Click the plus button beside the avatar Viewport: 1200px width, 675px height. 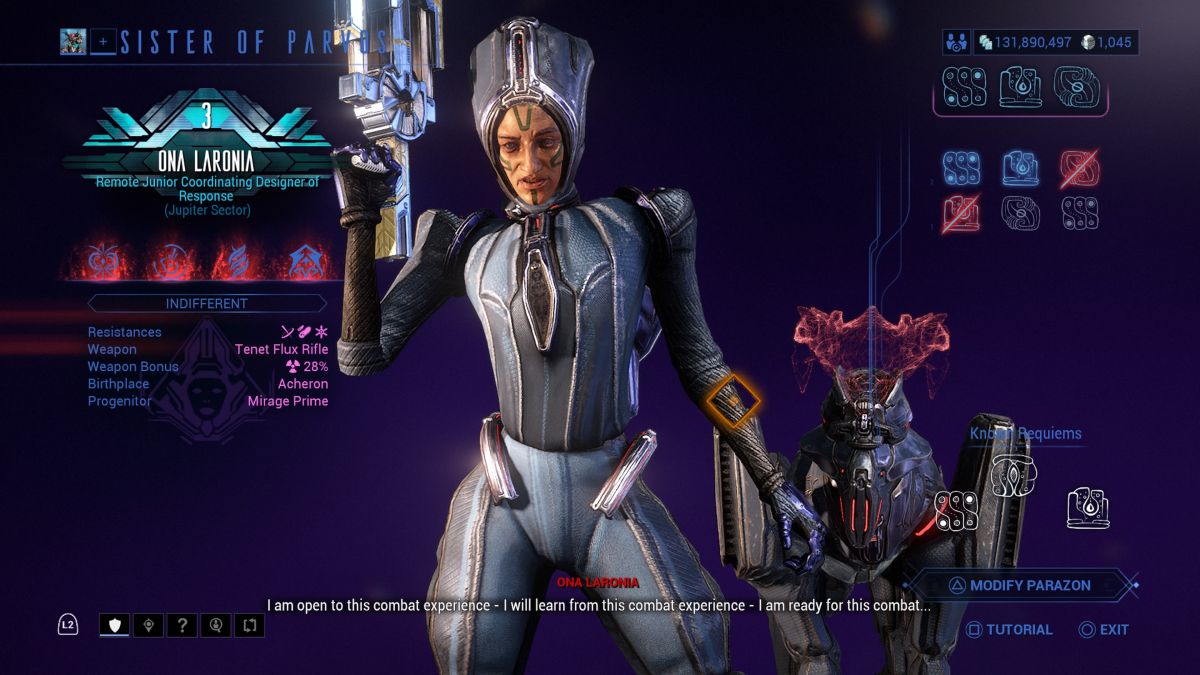(x=103, y=42)
